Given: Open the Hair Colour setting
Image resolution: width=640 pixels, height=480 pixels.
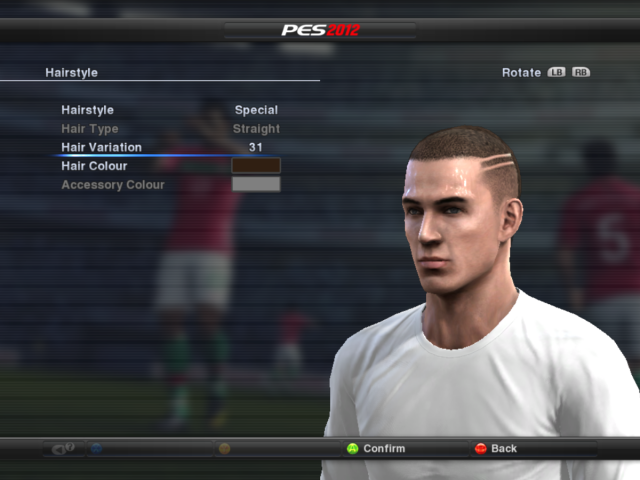Looking at the screenshot, I should [94, 166].
